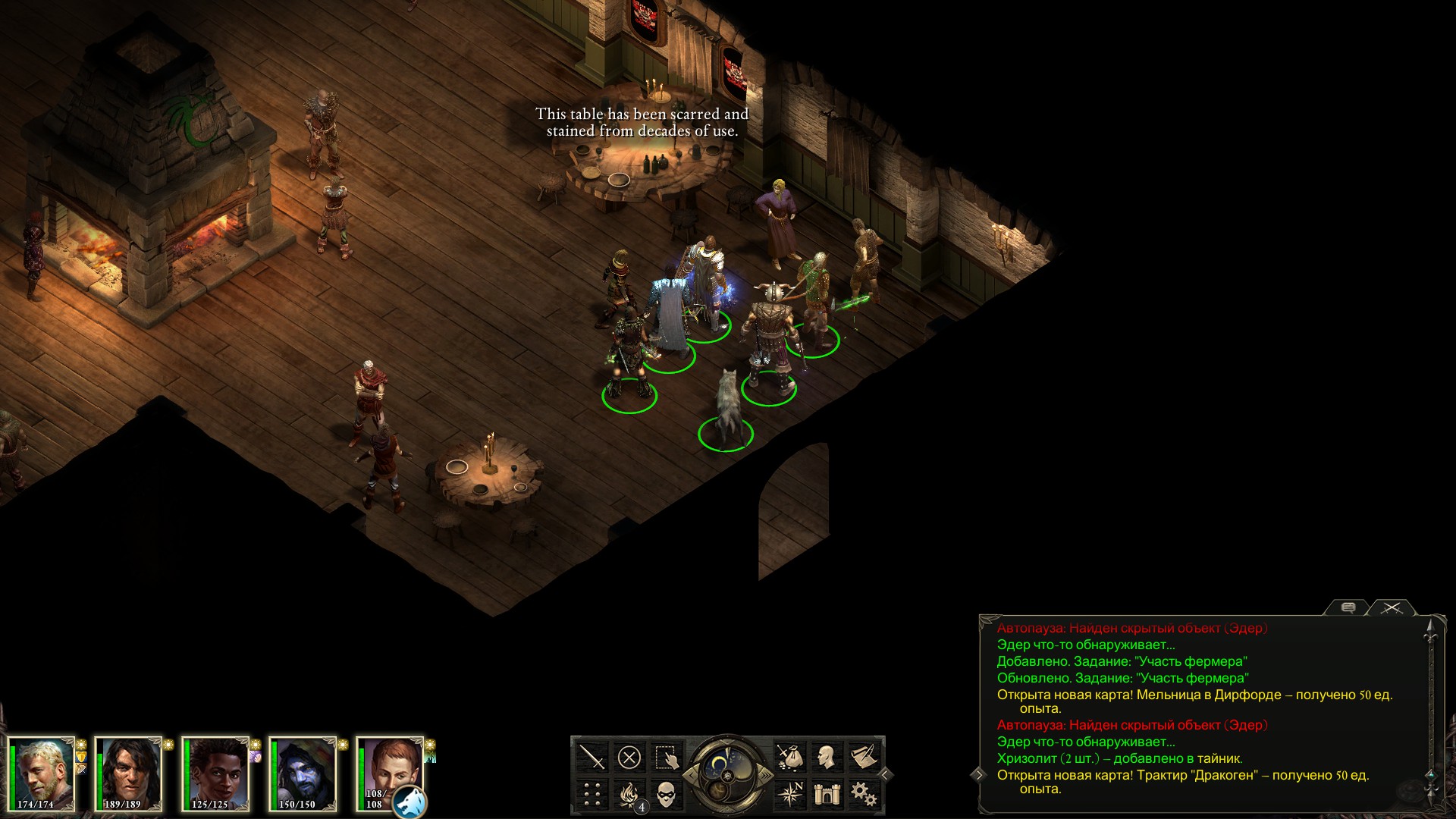Open the area map compass icon
This screenshot has height=819, width=1456.
pos(789,794)
